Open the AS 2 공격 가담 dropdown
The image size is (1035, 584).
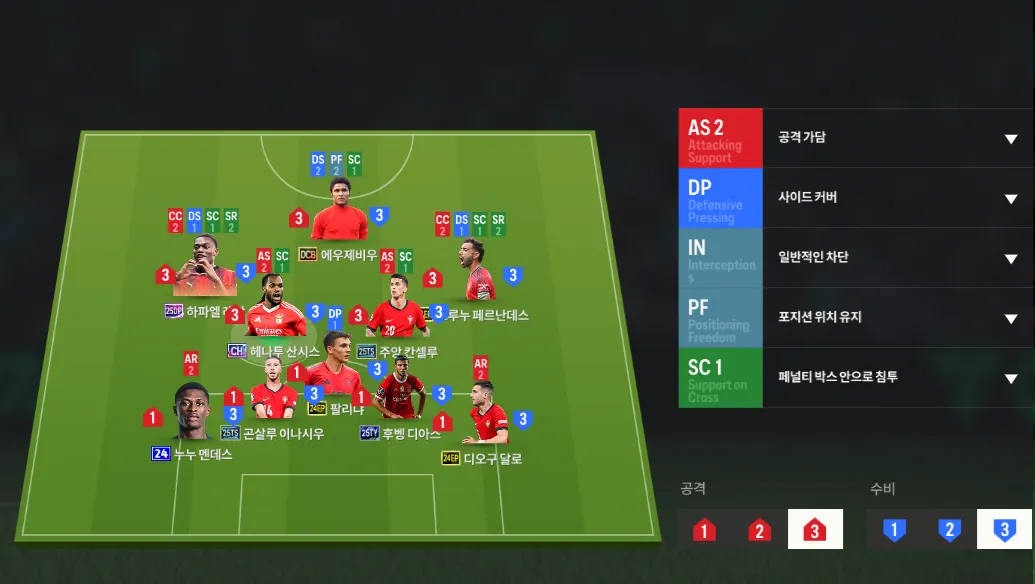[x=1010, y=138]
